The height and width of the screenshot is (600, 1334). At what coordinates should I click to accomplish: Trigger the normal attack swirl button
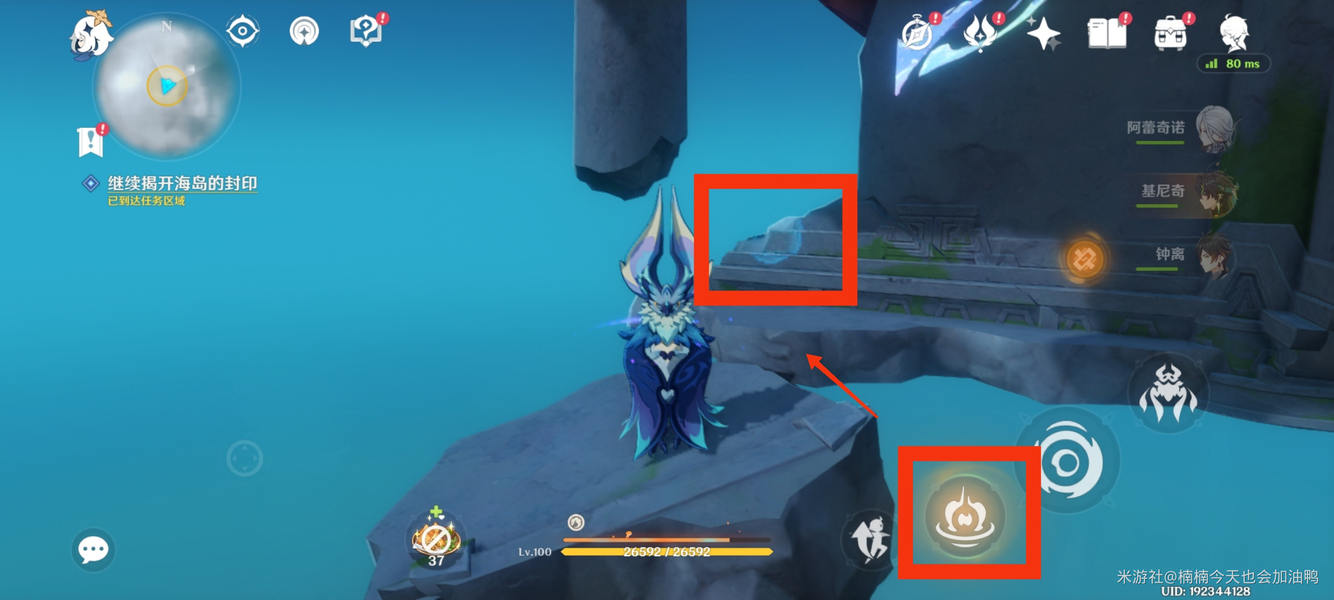(x=1067, y=462)
